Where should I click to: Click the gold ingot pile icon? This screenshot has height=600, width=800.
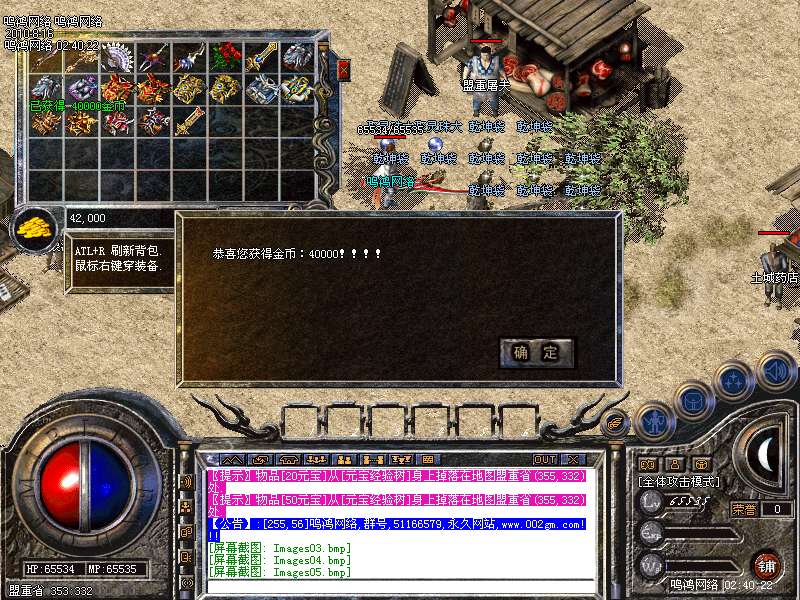(37, 225)
